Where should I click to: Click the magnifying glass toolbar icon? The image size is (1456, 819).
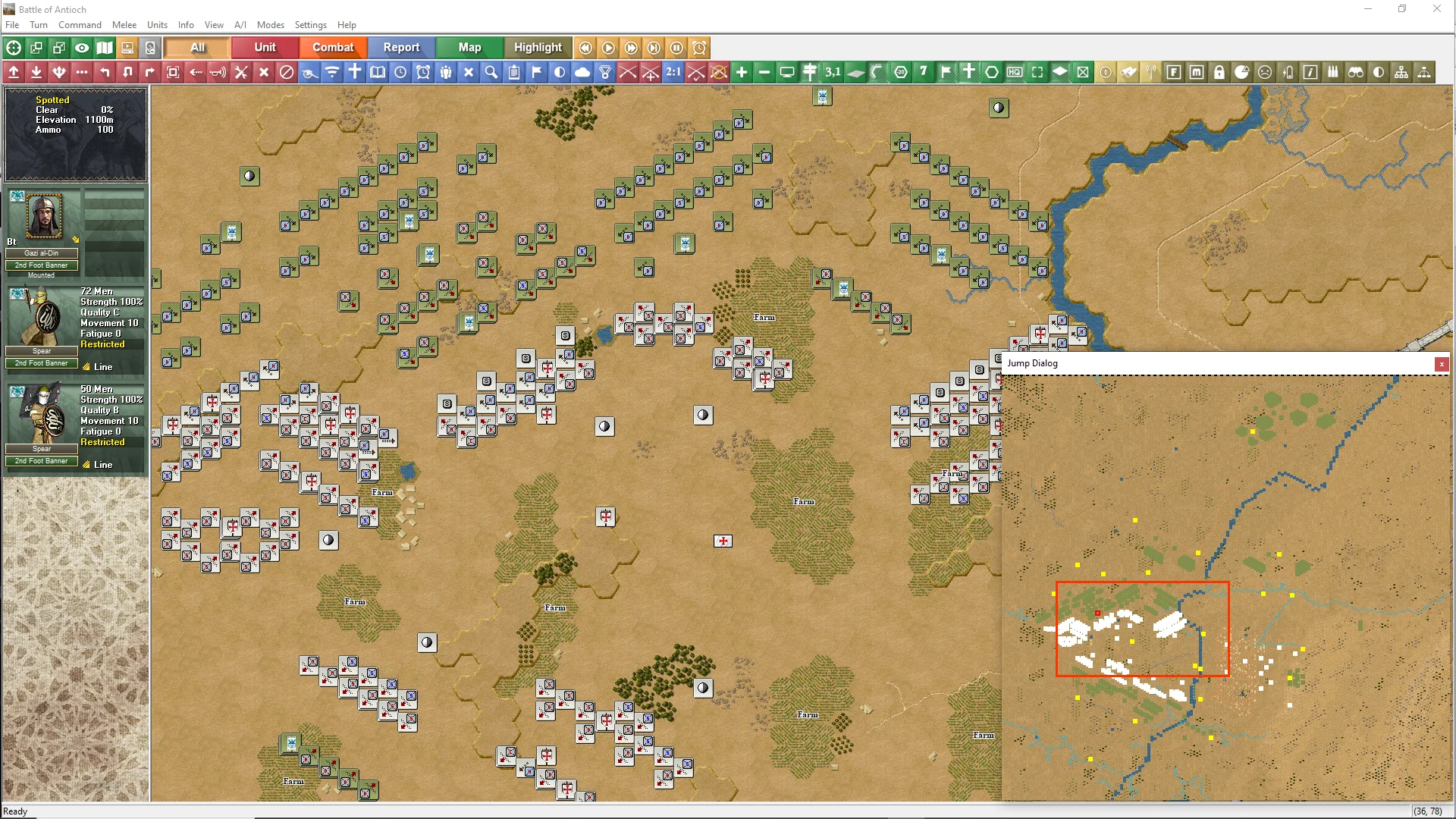(491, 72)
